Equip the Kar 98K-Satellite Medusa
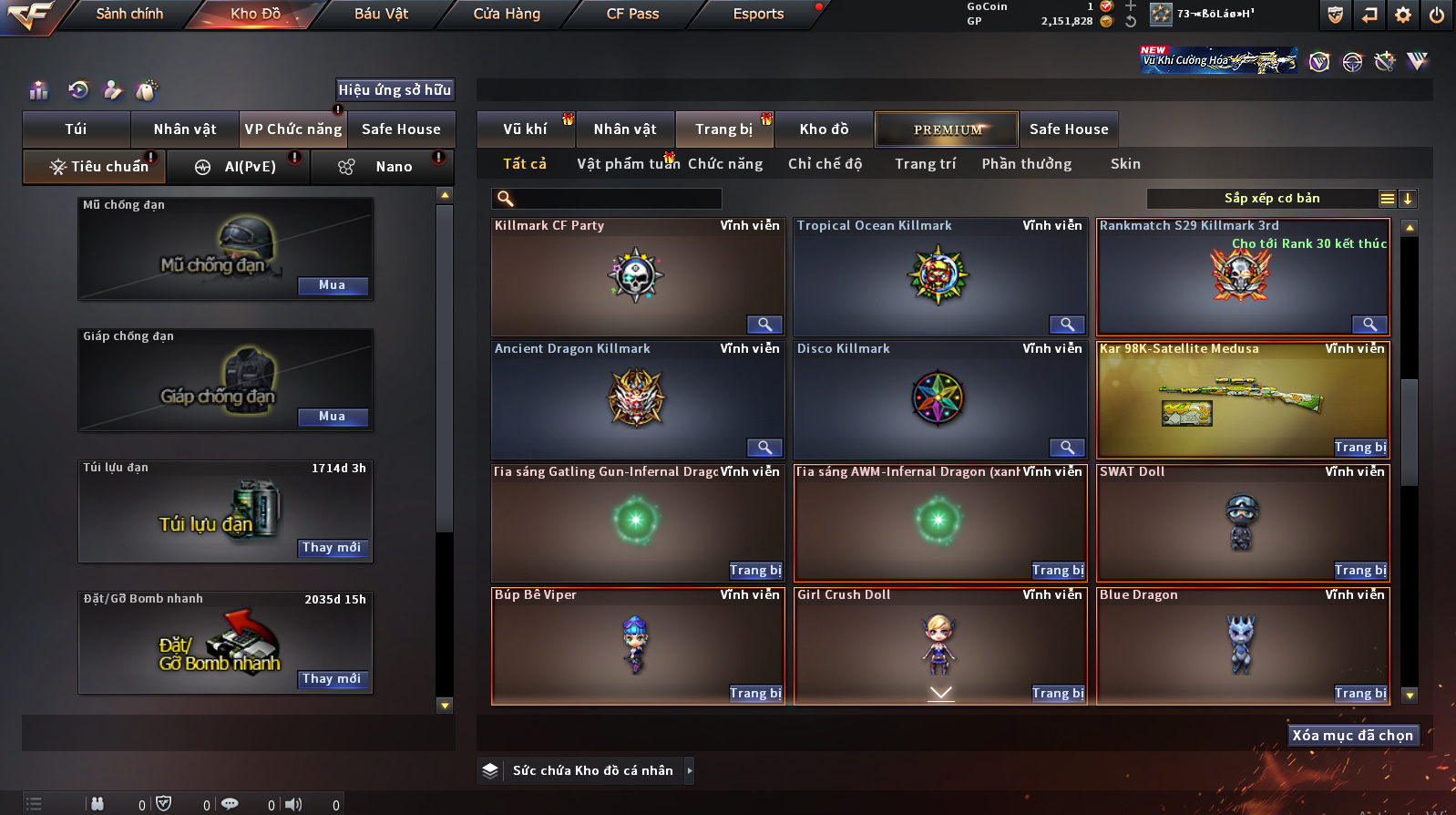The width and height of the screenshot is (1456, 815). pyautogui.click(x=1360, y=448)
